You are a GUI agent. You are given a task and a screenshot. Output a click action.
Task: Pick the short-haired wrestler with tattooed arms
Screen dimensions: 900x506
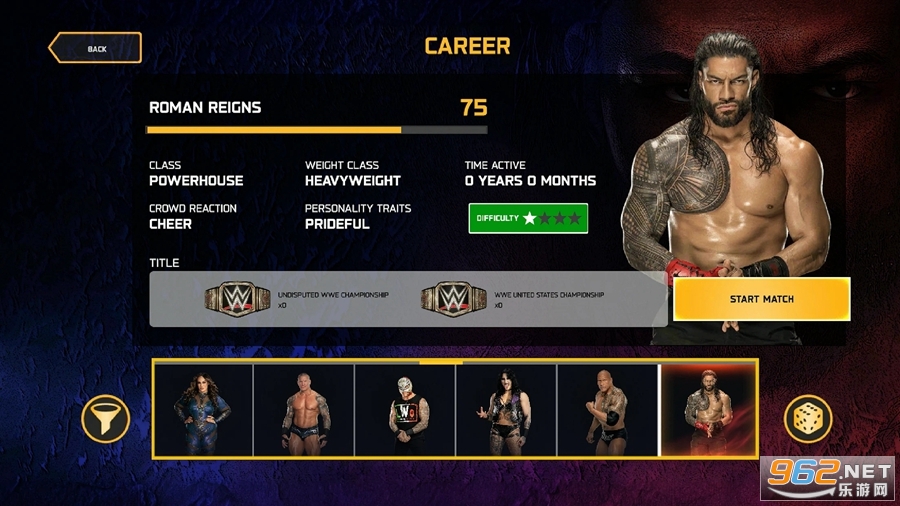point(304,409)
